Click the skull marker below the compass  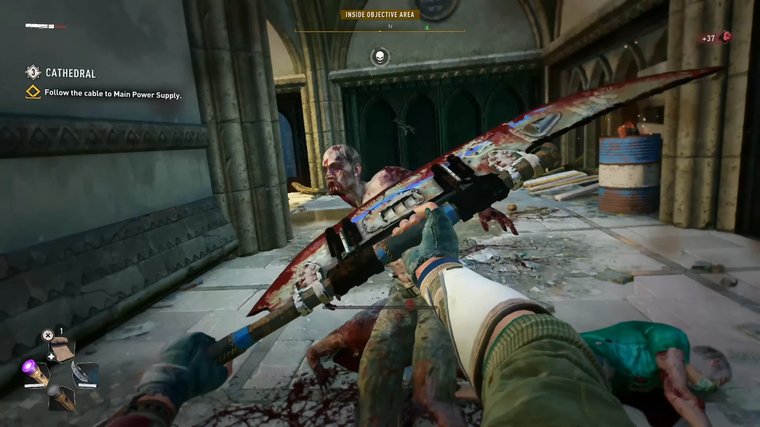[380, 56]
